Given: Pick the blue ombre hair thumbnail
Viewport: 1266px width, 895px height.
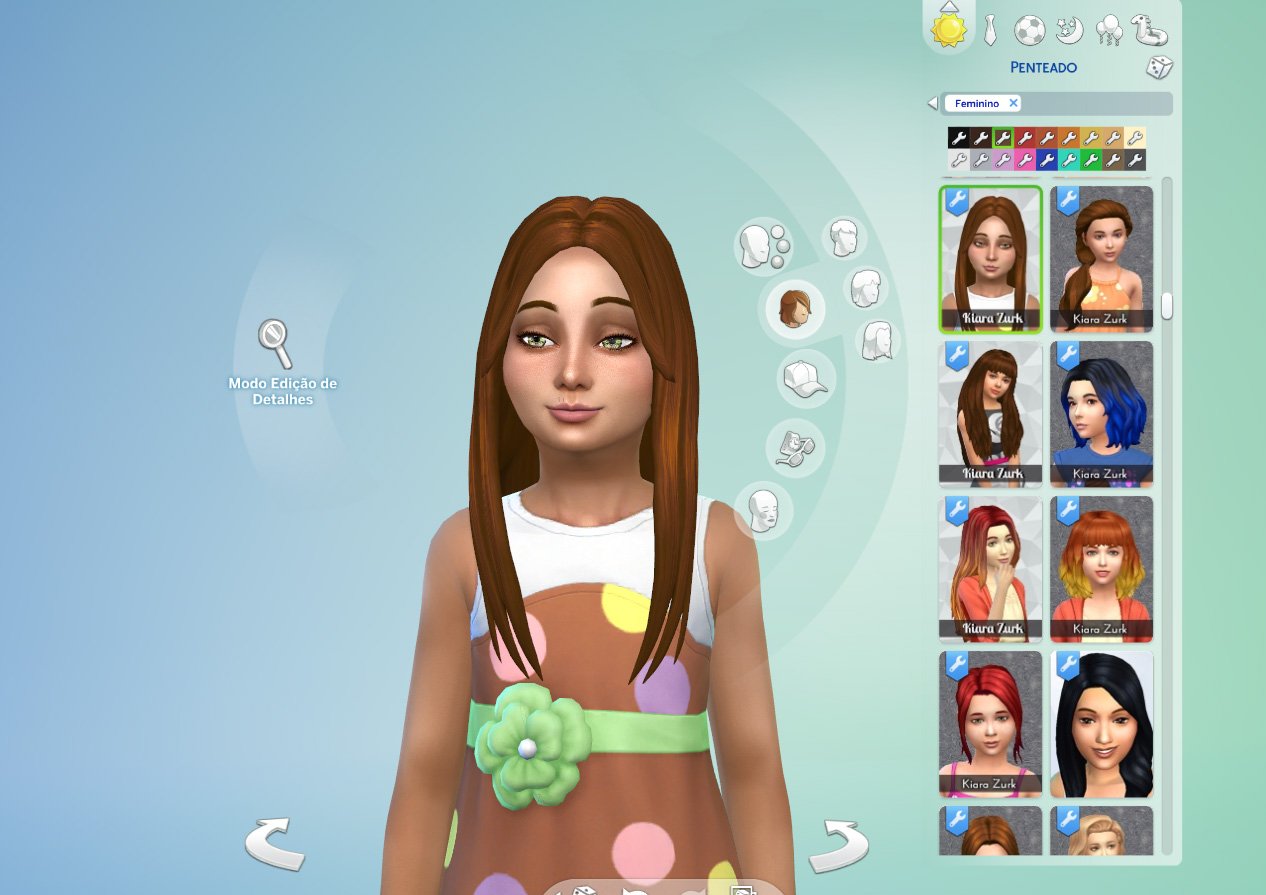Looking at the screenshot, I should pyautogui.click(x=1101, y=414).
